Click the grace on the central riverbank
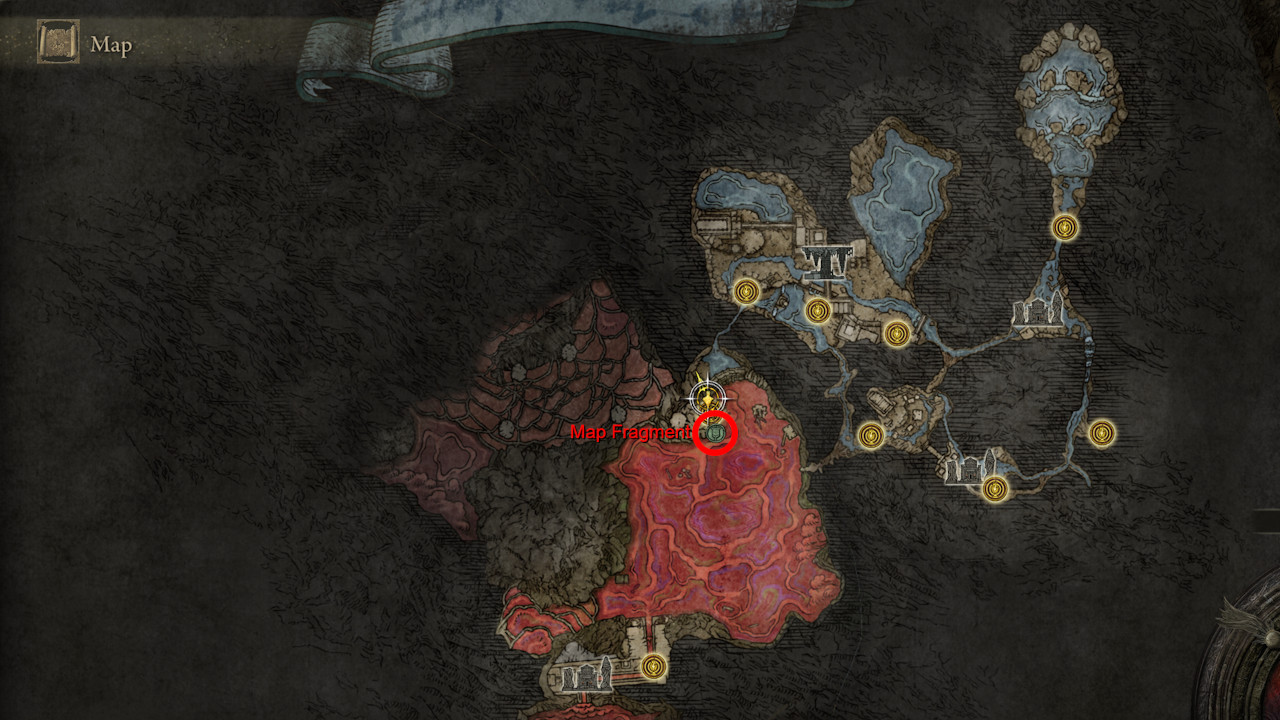Screen dimensions: 1280x720 click(895, 332)
